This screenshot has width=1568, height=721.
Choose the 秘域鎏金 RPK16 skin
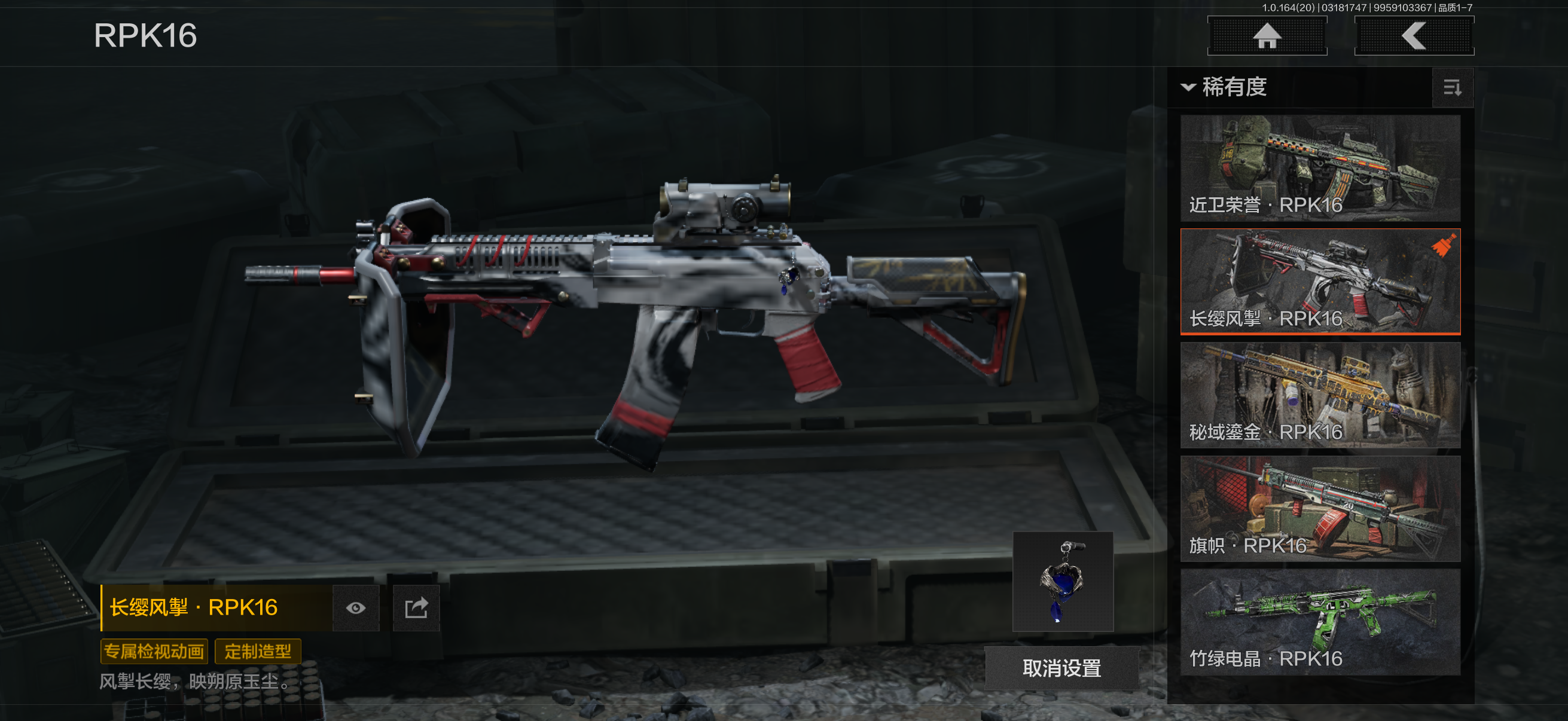[x=1320, y=395]
